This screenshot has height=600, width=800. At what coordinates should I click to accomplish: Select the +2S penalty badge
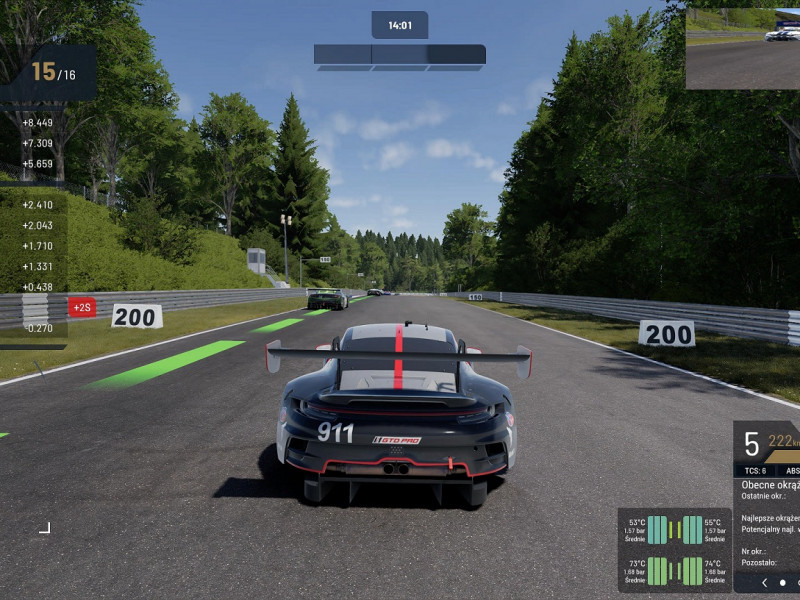tap(82, 307)
